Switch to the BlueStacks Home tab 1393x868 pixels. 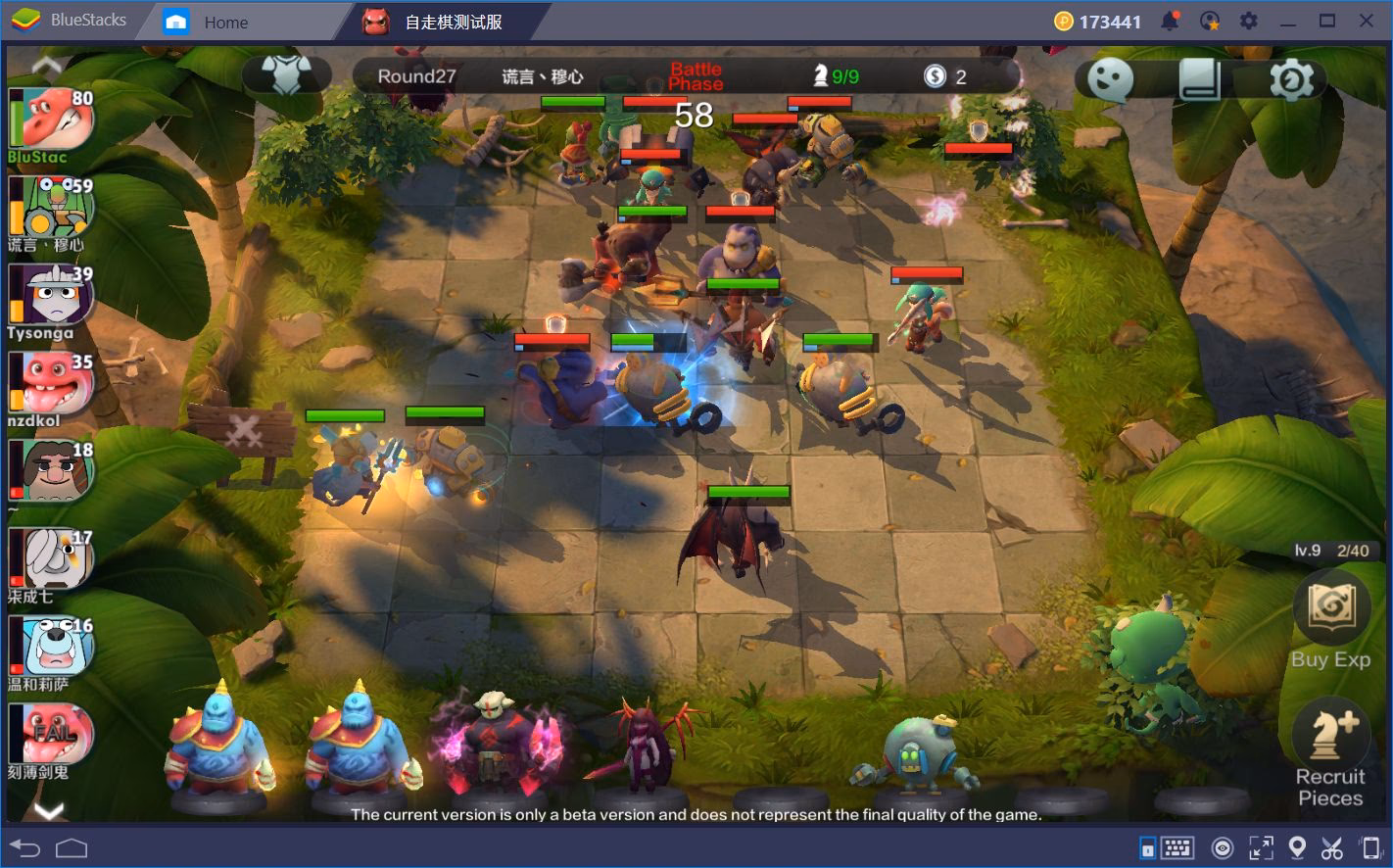pyautogui.click(x=225, y=22)
